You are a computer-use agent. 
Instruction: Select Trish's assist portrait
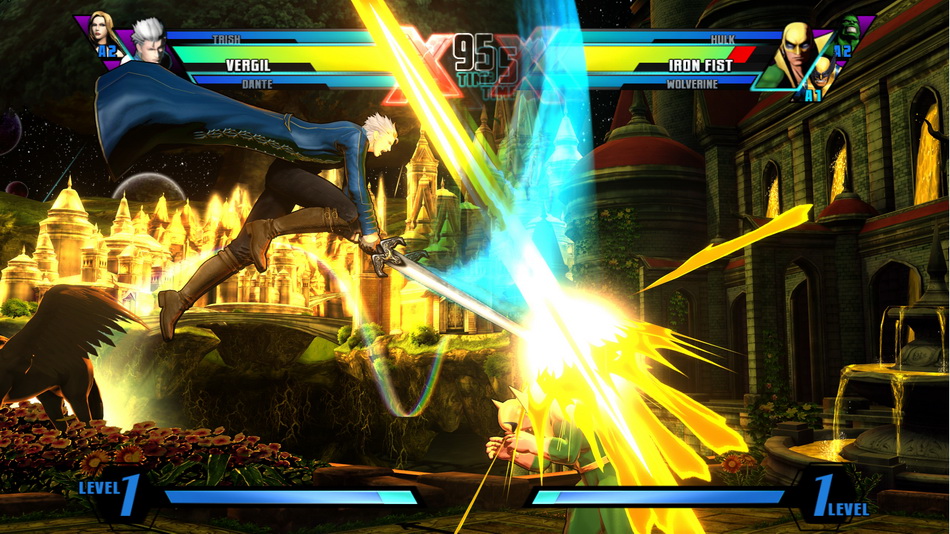(x=101, y=30)
